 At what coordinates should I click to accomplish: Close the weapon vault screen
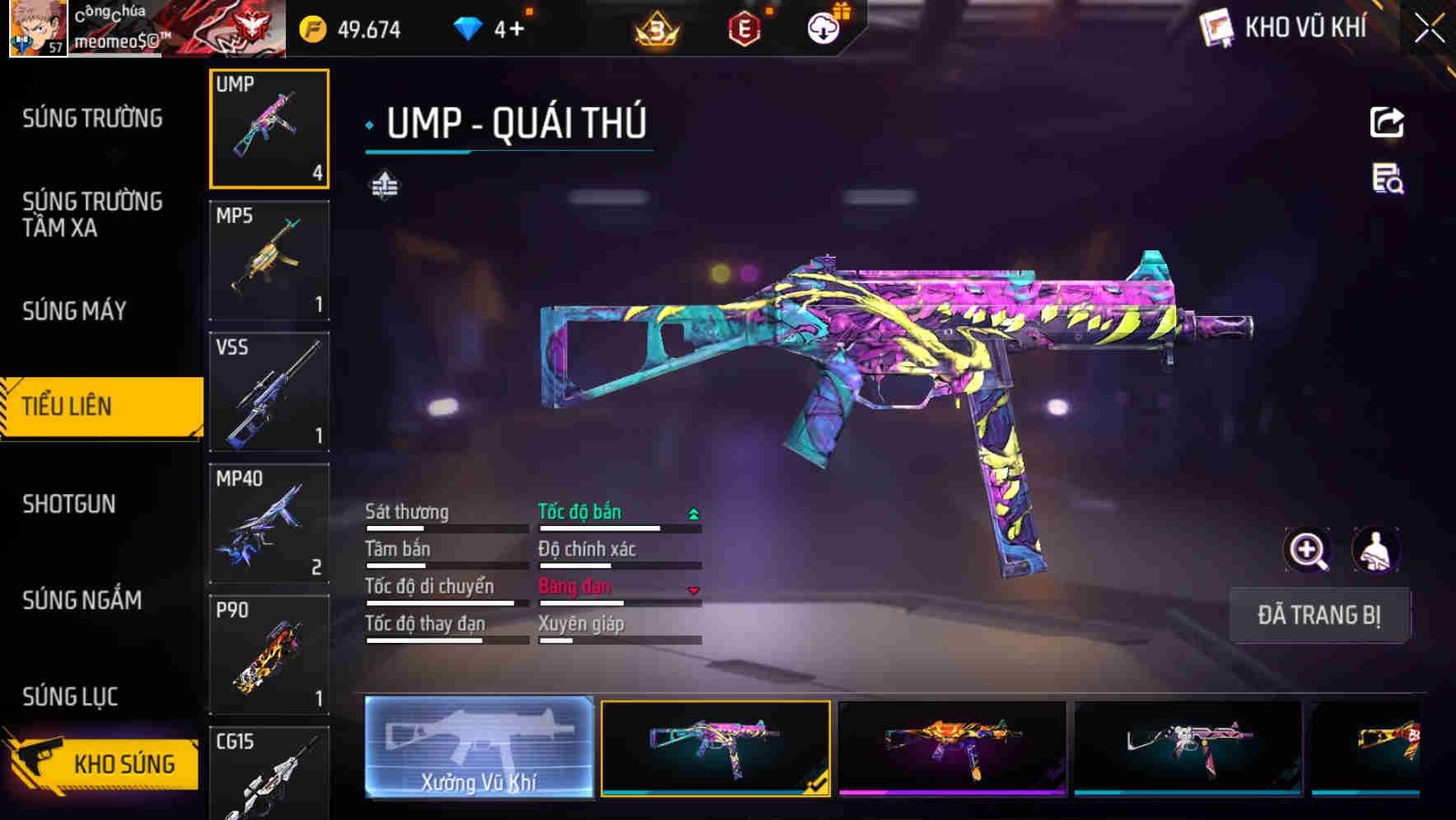tap(1430, 29)
